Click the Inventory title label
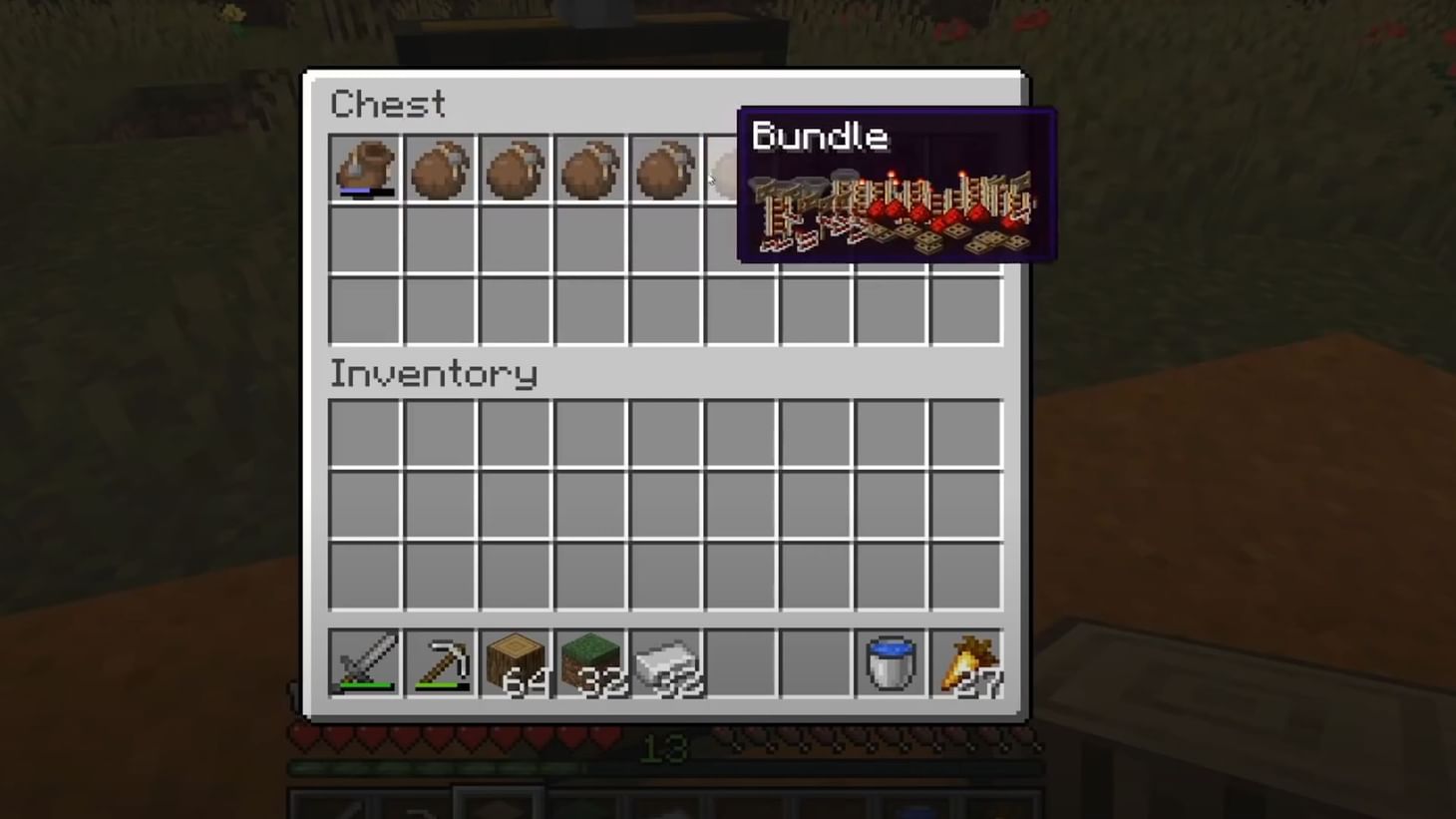This screenshot has height=819, width=1456. point(433,374)
